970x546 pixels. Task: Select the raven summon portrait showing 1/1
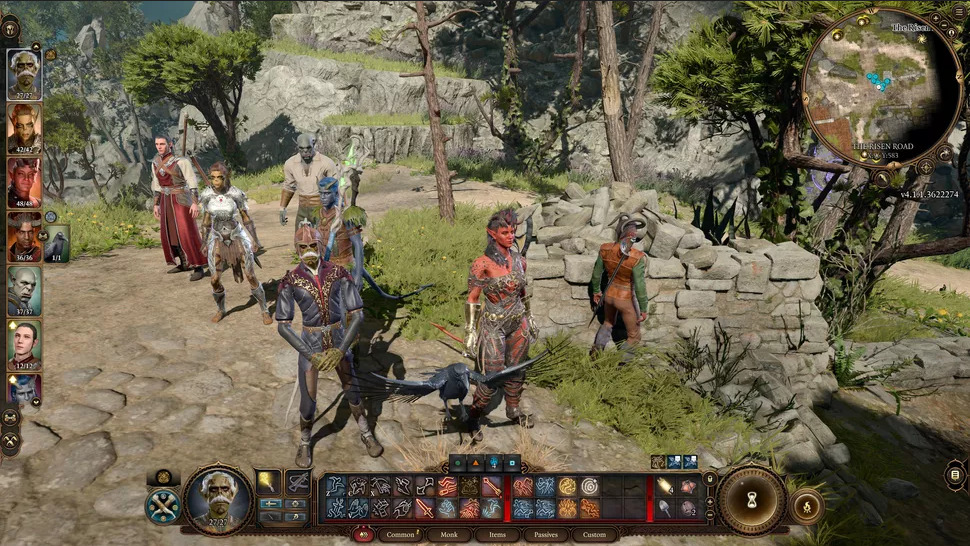[x=57, y=241]
